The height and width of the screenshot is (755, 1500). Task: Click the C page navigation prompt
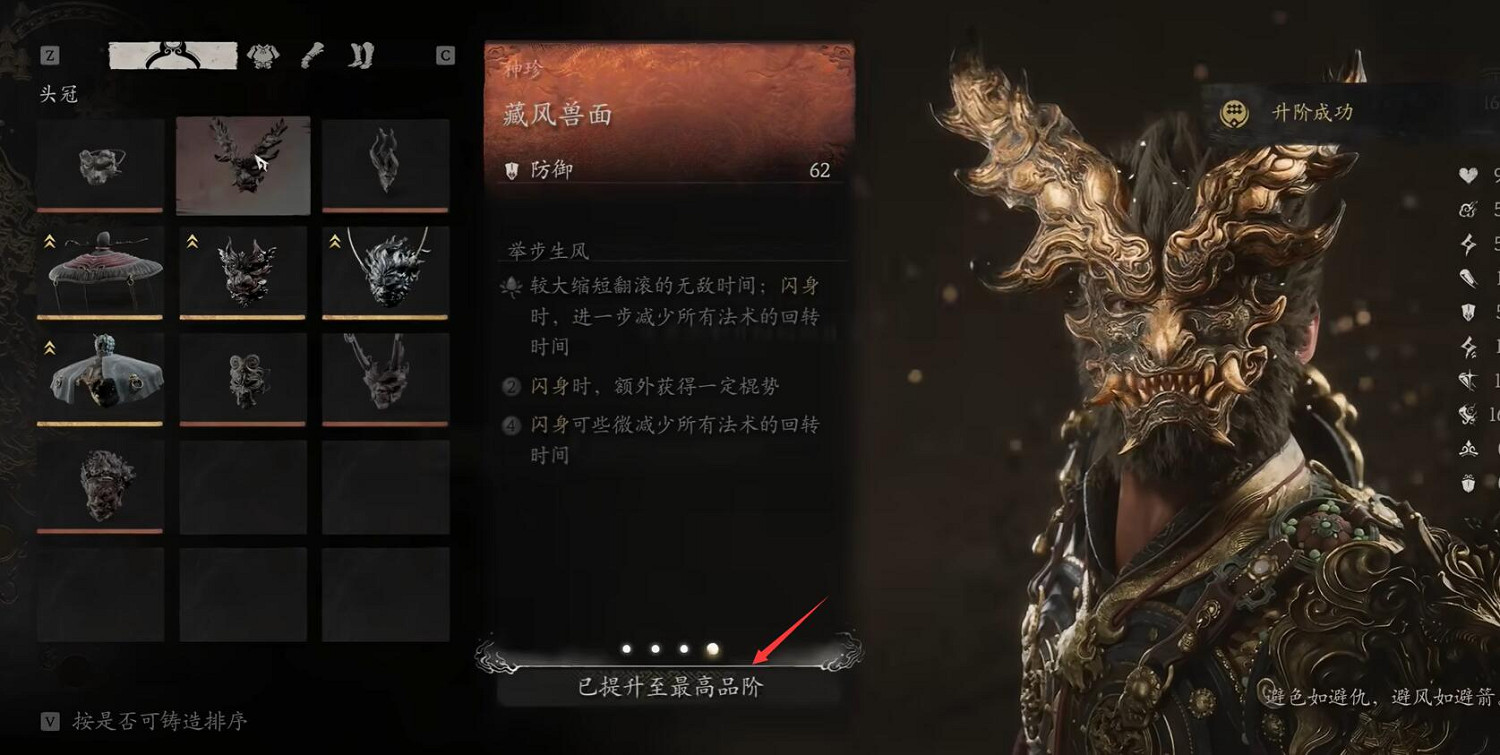tap(446, 55)
